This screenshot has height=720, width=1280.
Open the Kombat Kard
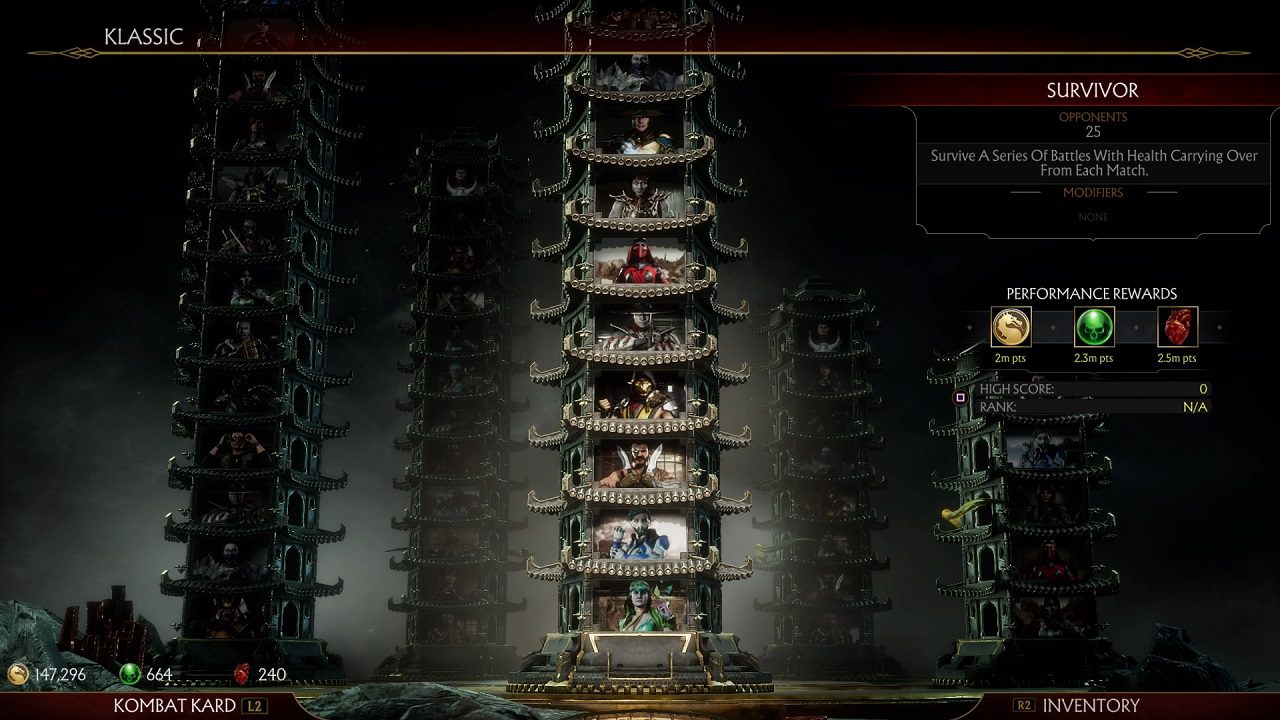(x=175, y=705)
